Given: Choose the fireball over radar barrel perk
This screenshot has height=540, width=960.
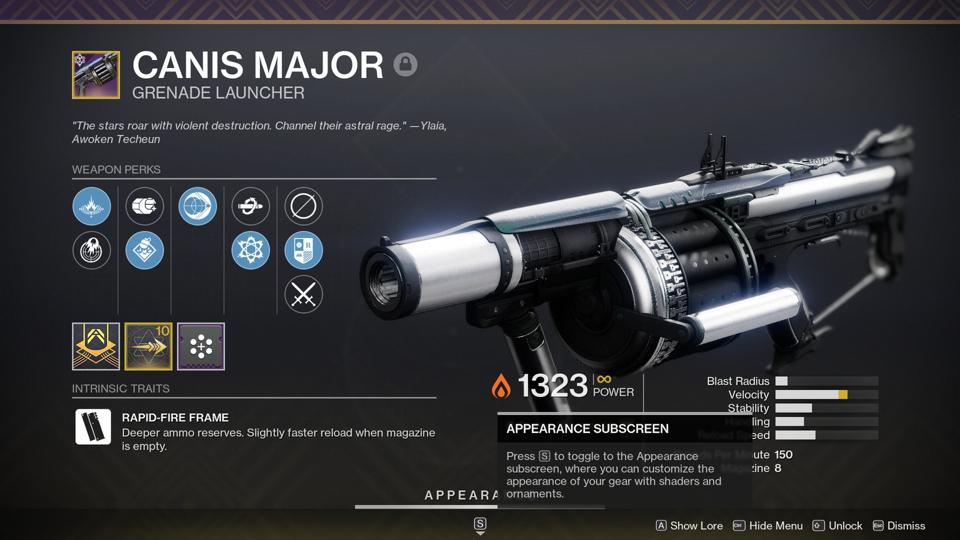Looking at the screenshot, I should click(x=92, y=250).
